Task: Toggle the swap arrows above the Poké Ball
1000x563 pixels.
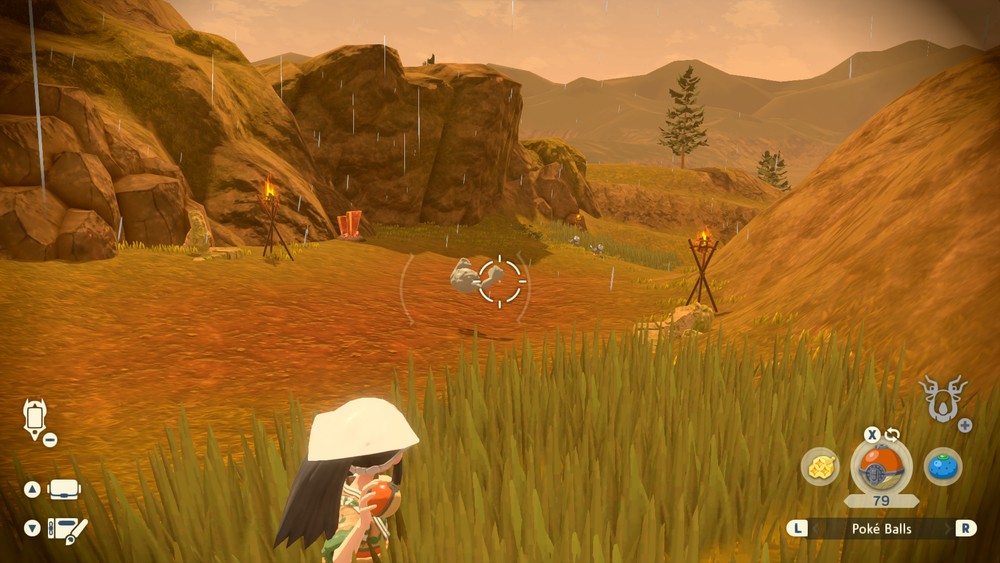Action: [x=890, y=434]
